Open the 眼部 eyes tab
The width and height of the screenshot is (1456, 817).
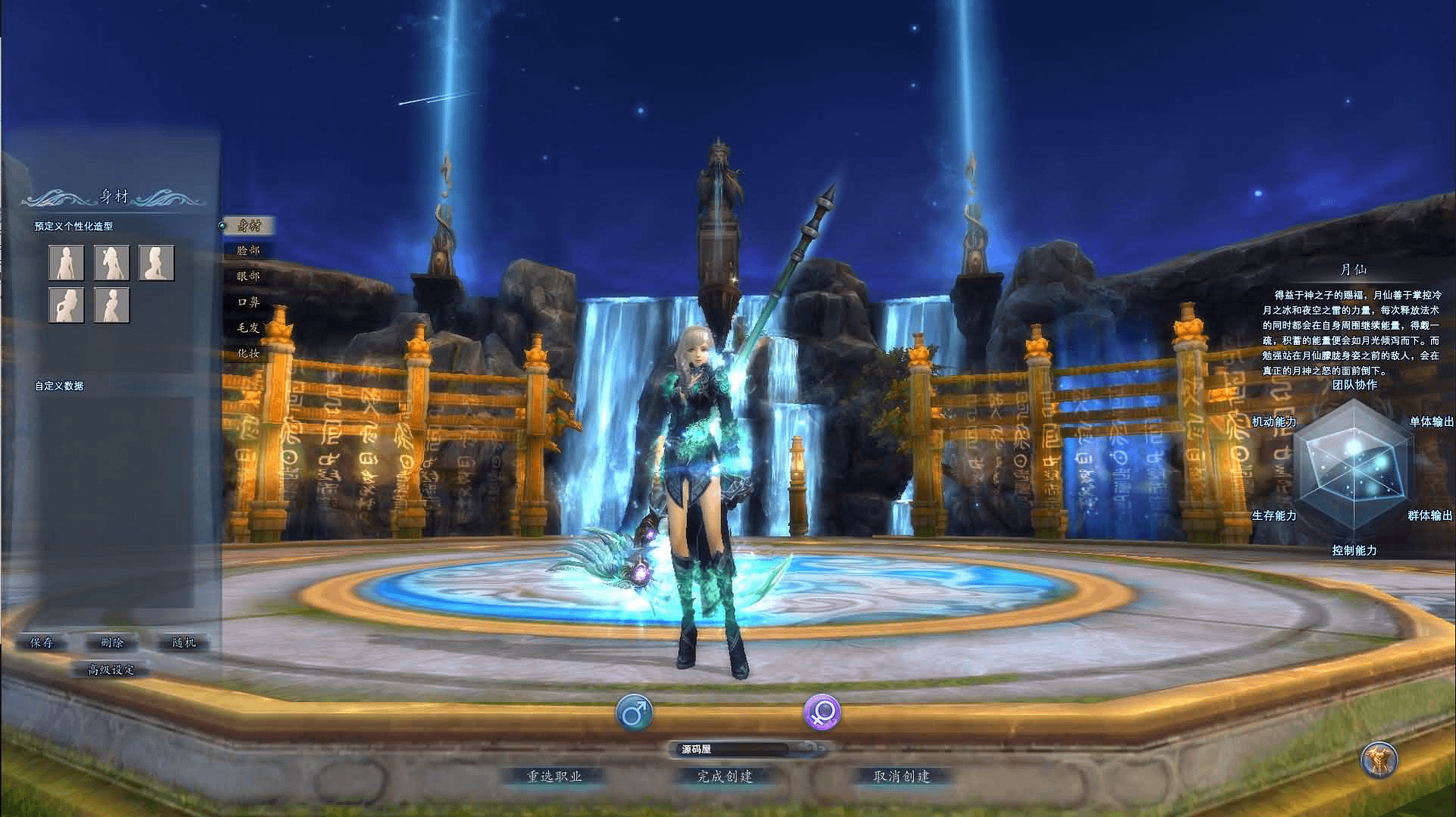click(249, 277)
